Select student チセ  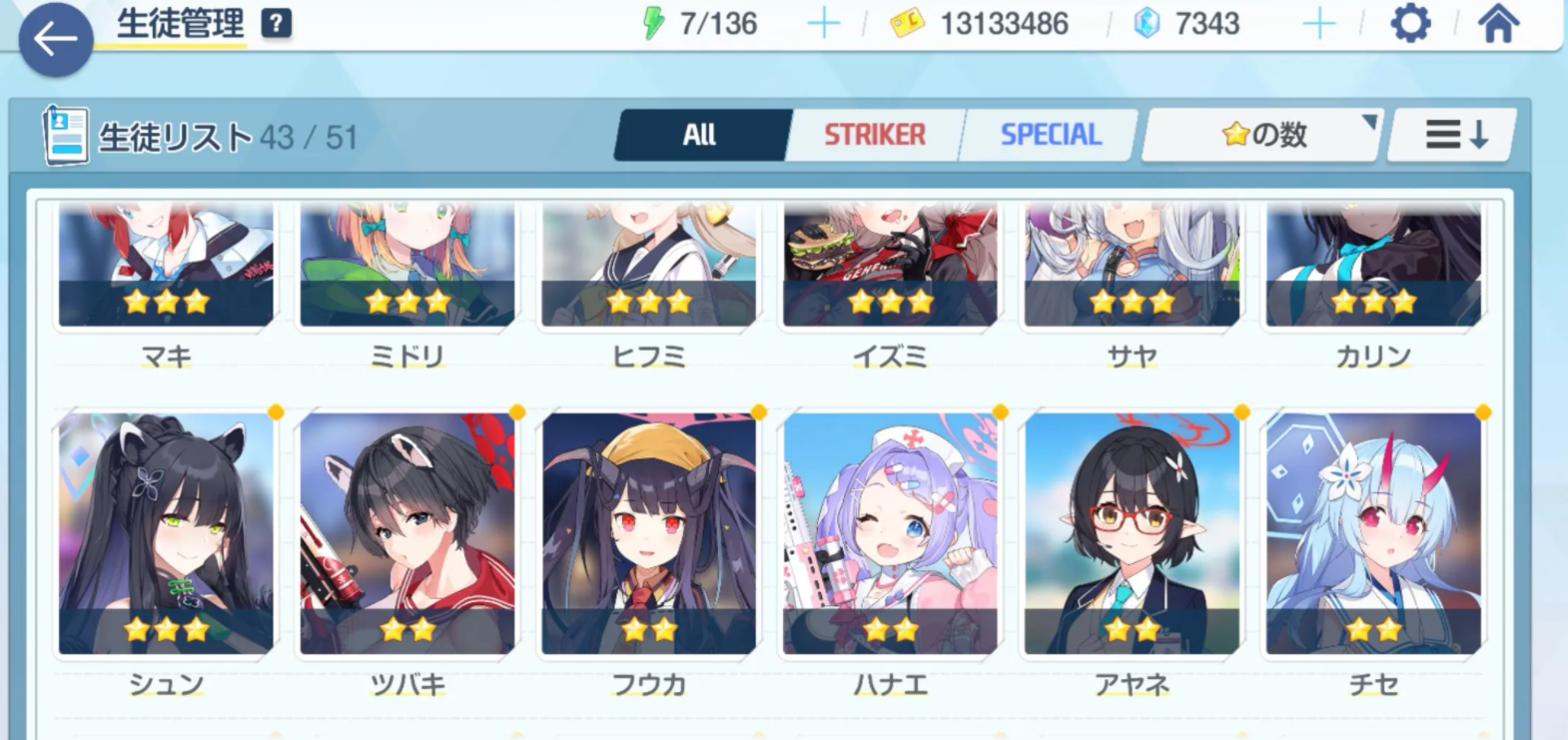(1373, 534)
